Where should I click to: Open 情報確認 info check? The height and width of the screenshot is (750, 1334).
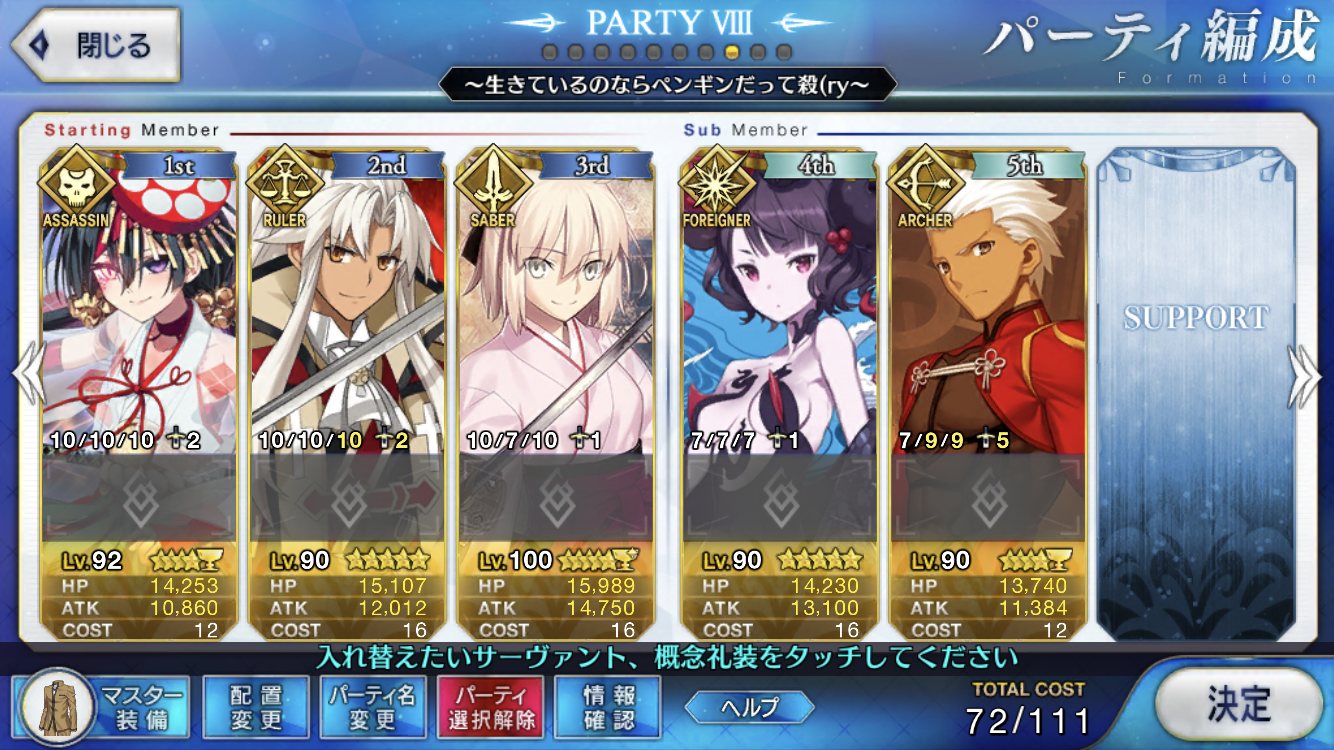pyautogui.click(x=608, y=706)
